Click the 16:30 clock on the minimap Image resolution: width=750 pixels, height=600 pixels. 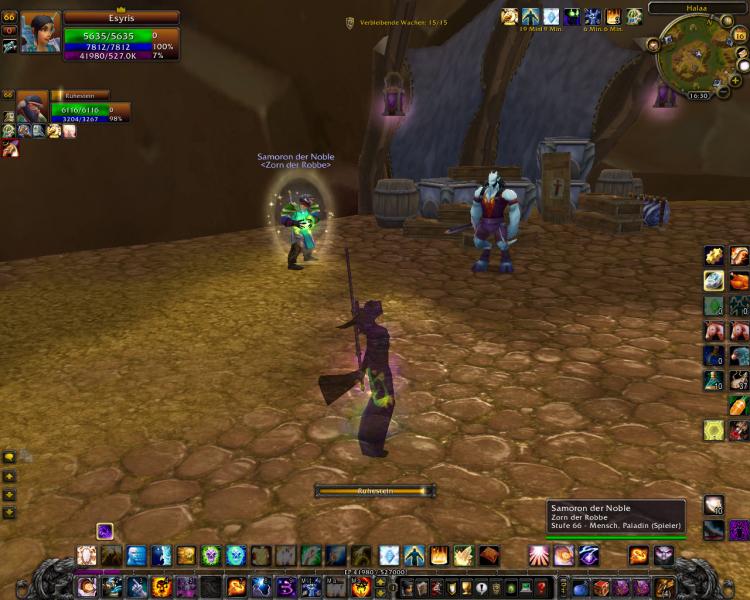tap(697, 96)
